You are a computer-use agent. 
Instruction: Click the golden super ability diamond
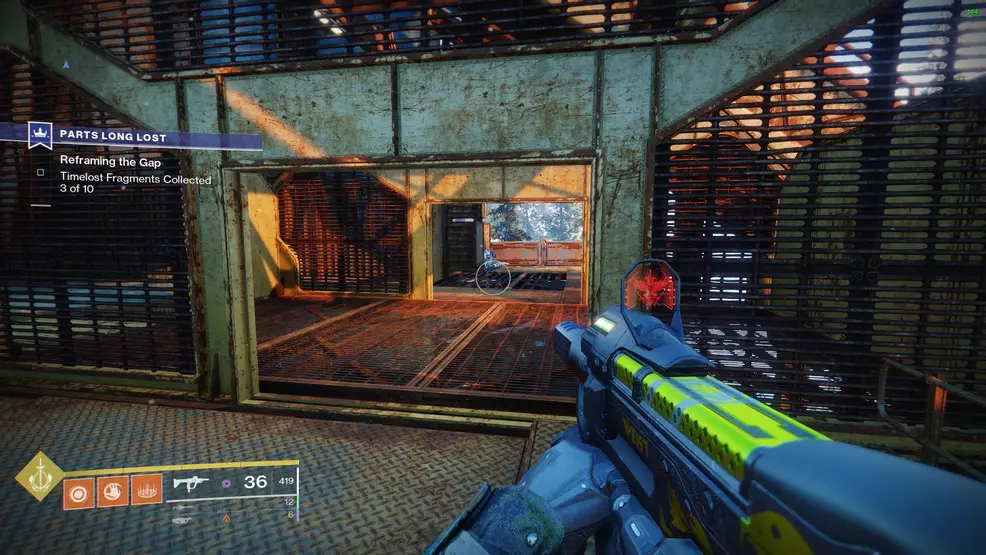coord(40,477)
